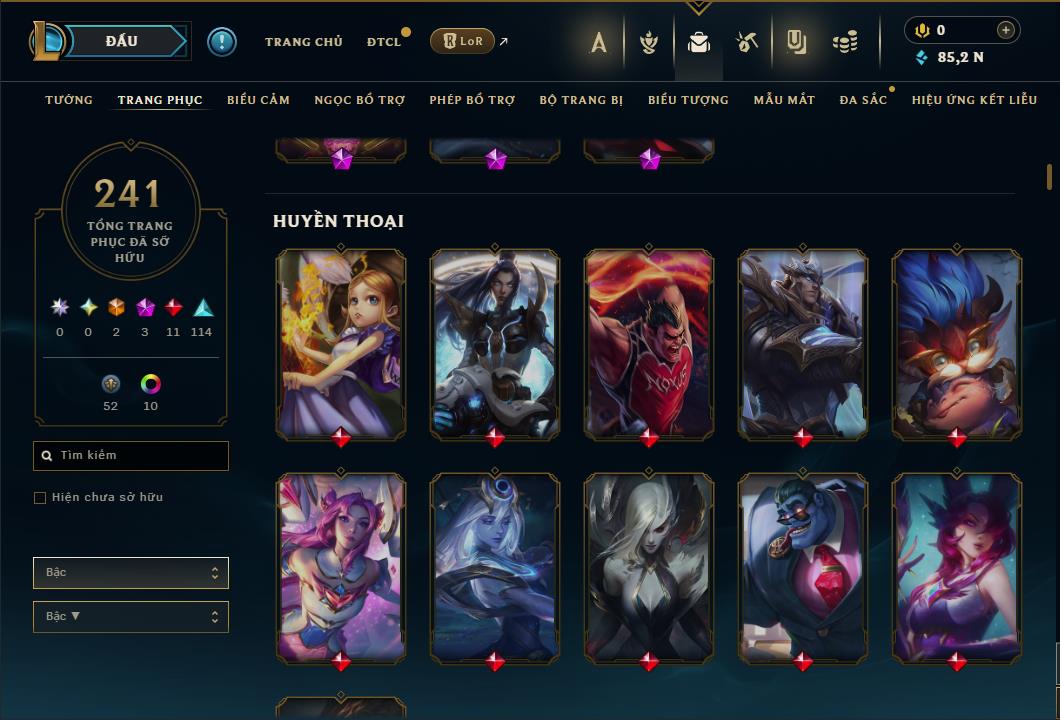Launch the LoR link button

pyautogui.click(x=462, y=41)
